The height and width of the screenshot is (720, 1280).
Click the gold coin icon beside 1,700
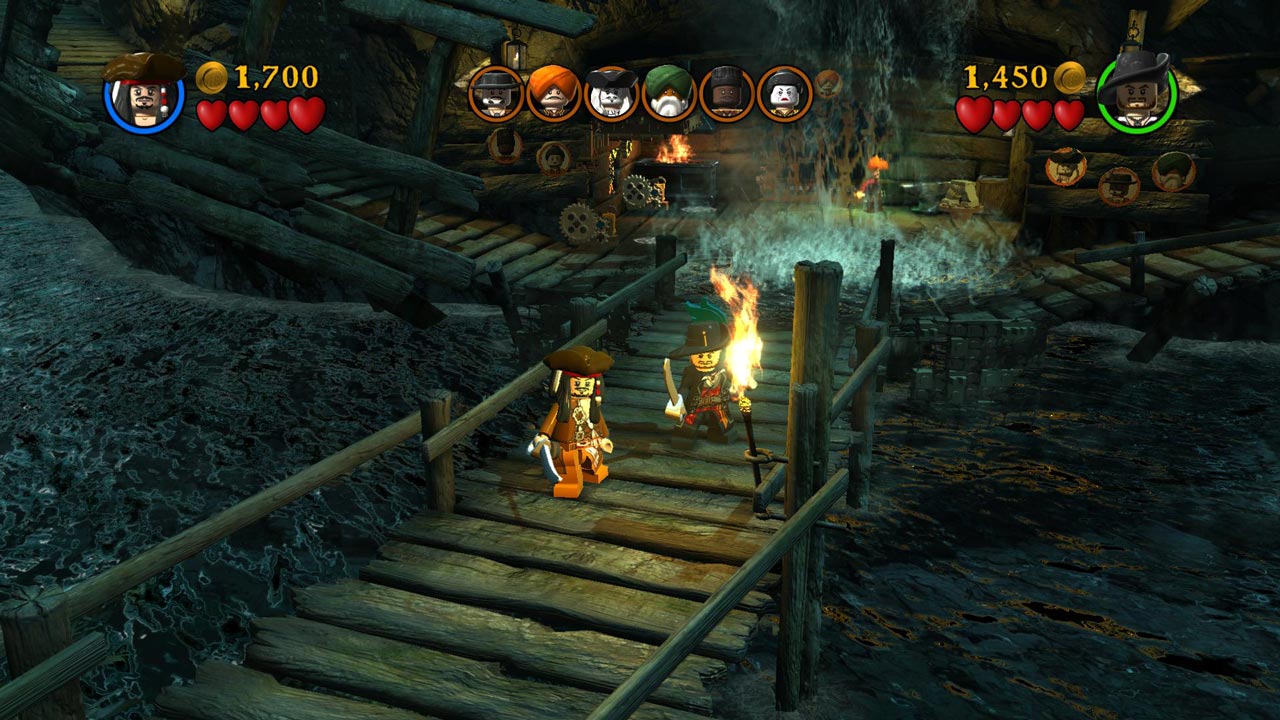point(211,76)
